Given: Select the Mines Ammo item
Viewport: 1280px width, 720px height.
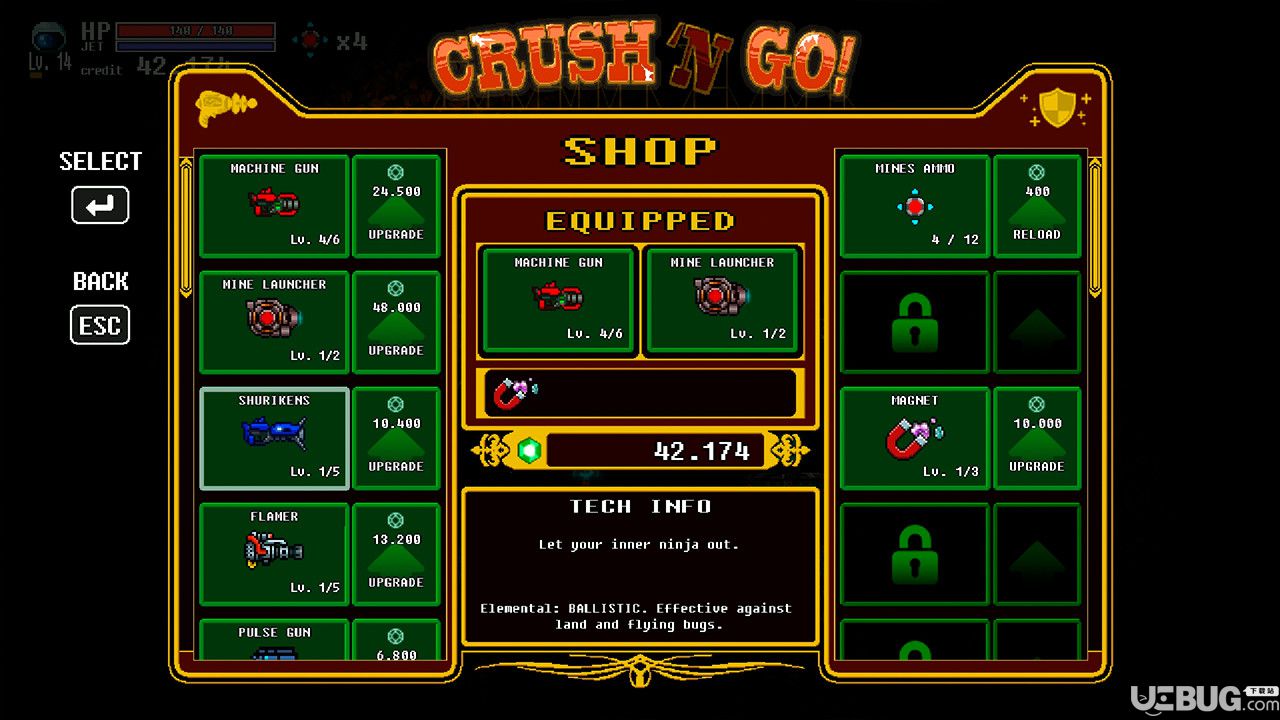Looking at the screenshot, I should point(914,206).
